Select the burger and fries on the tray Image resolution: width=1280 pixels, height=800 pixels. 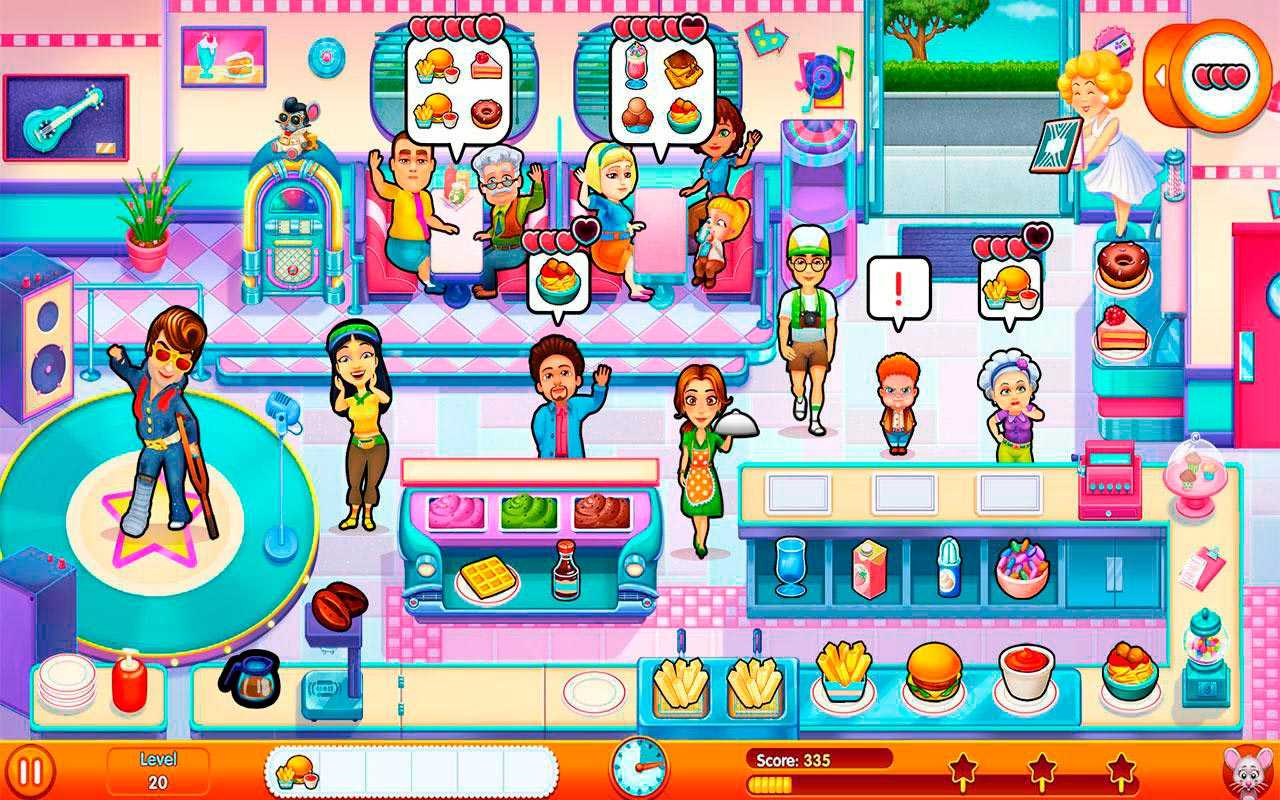click(x=297, y=772)
